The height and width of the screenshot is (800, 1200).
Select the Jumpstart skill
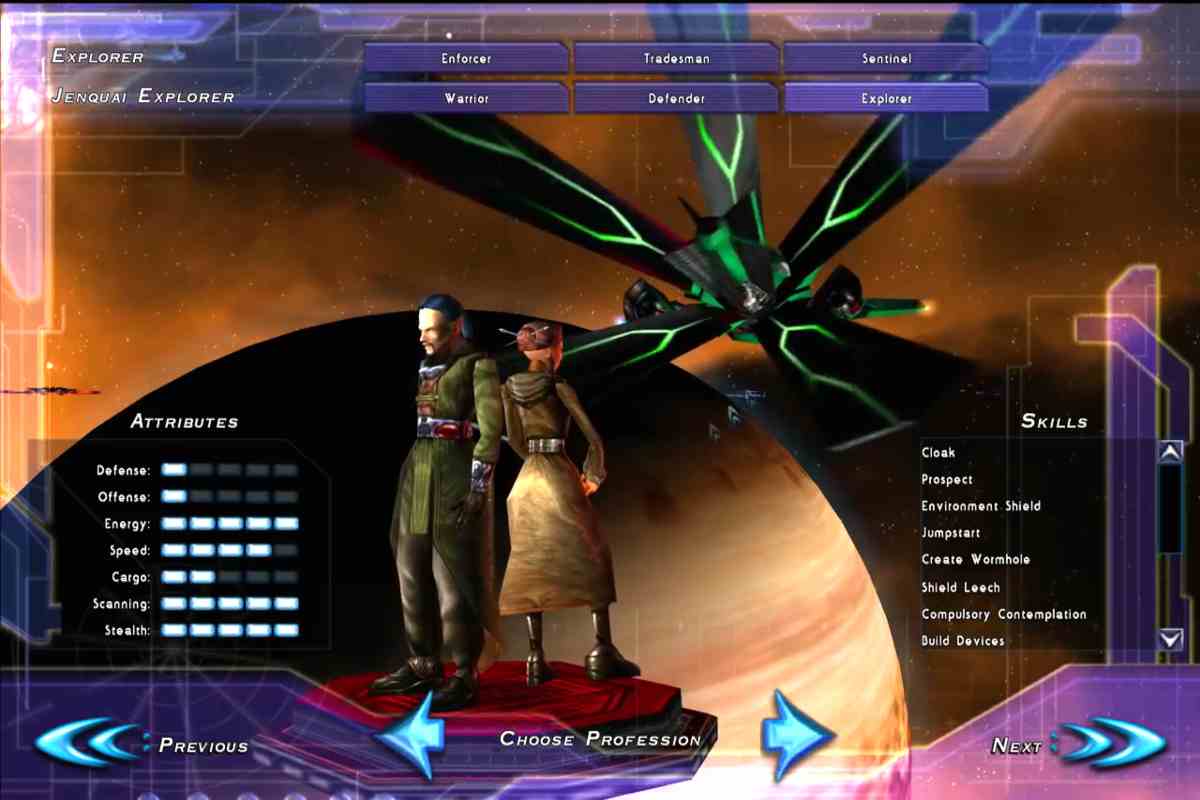click(951, 533)
